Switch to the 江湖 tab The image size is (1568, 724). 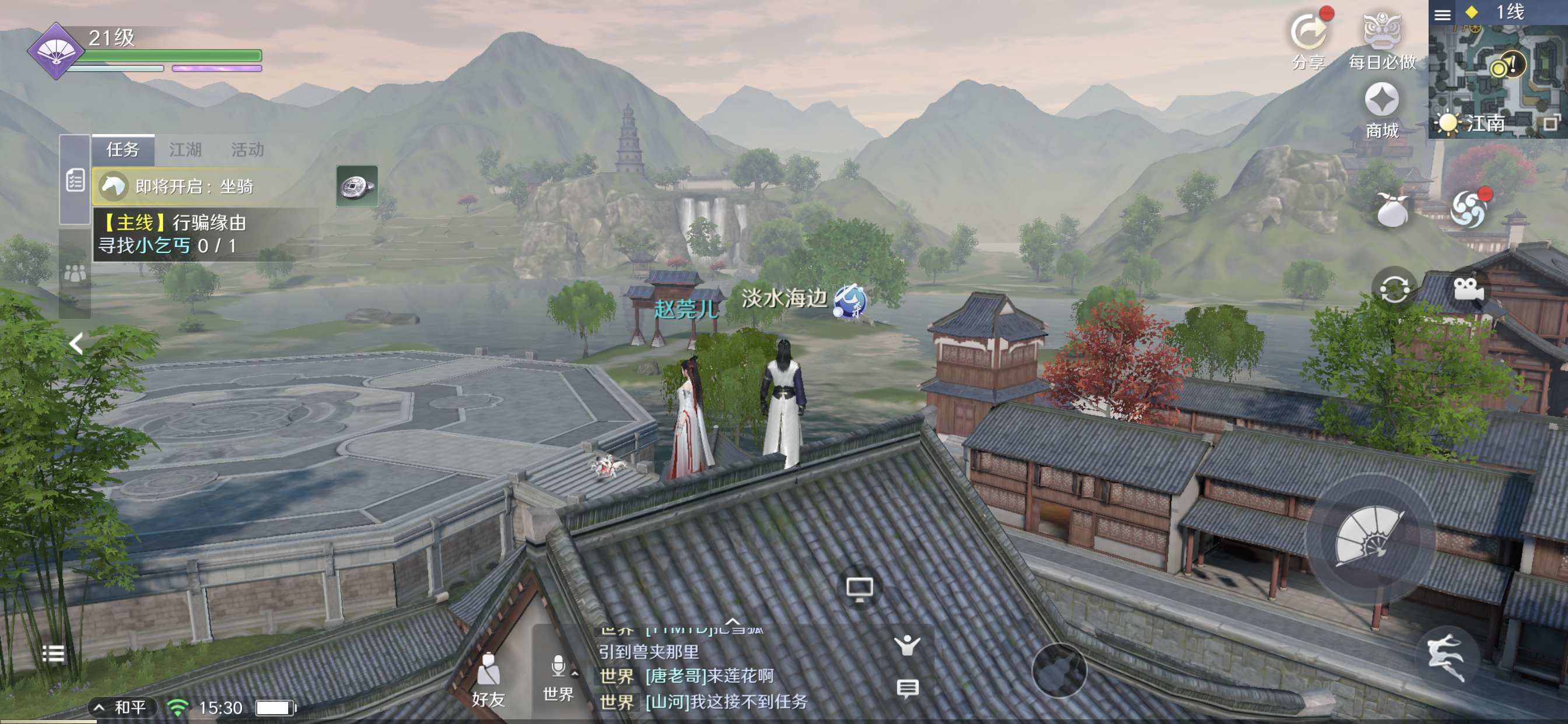185,150
